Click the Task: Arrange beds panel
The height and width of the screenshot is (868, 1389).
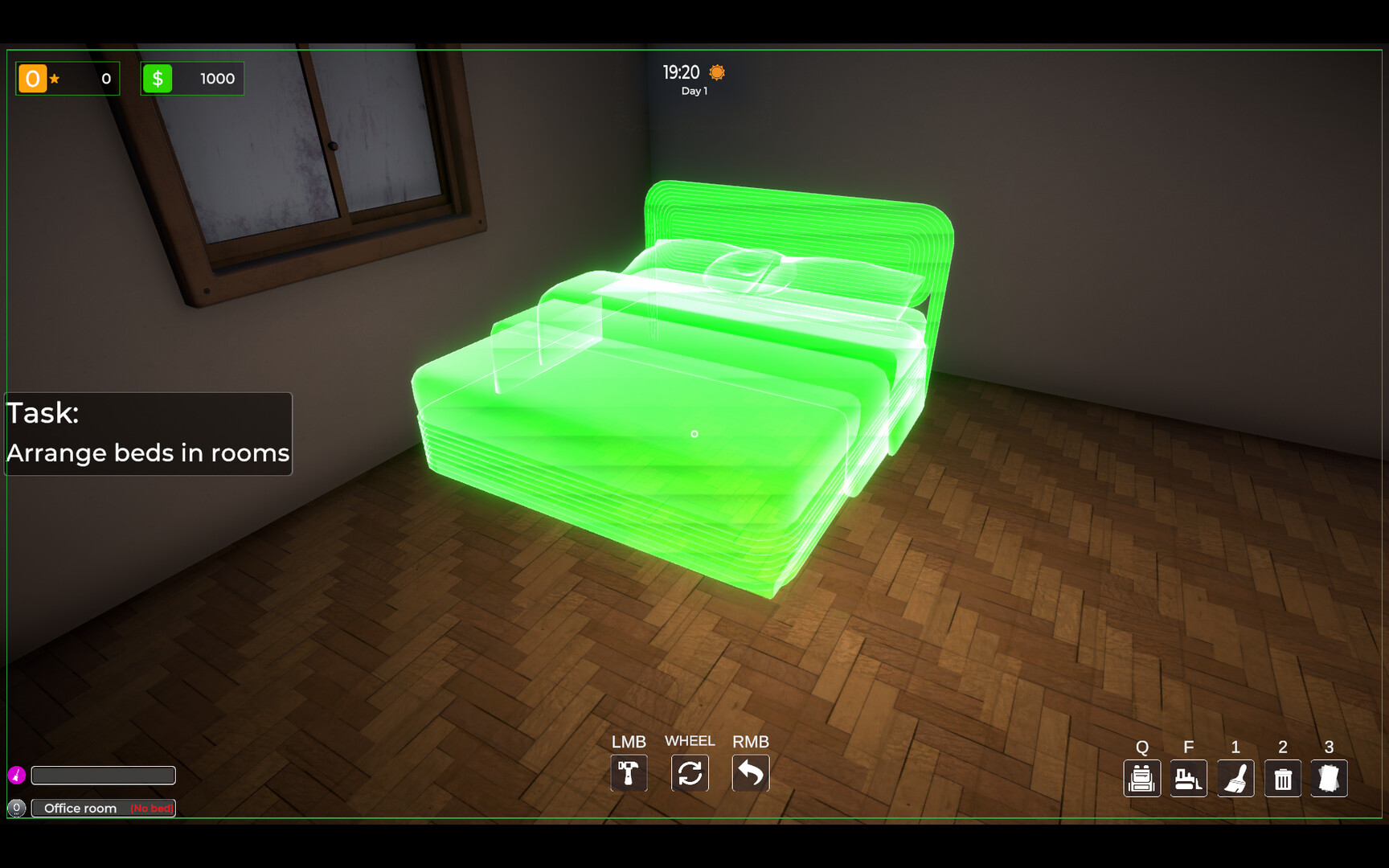[x=148, y=434]
